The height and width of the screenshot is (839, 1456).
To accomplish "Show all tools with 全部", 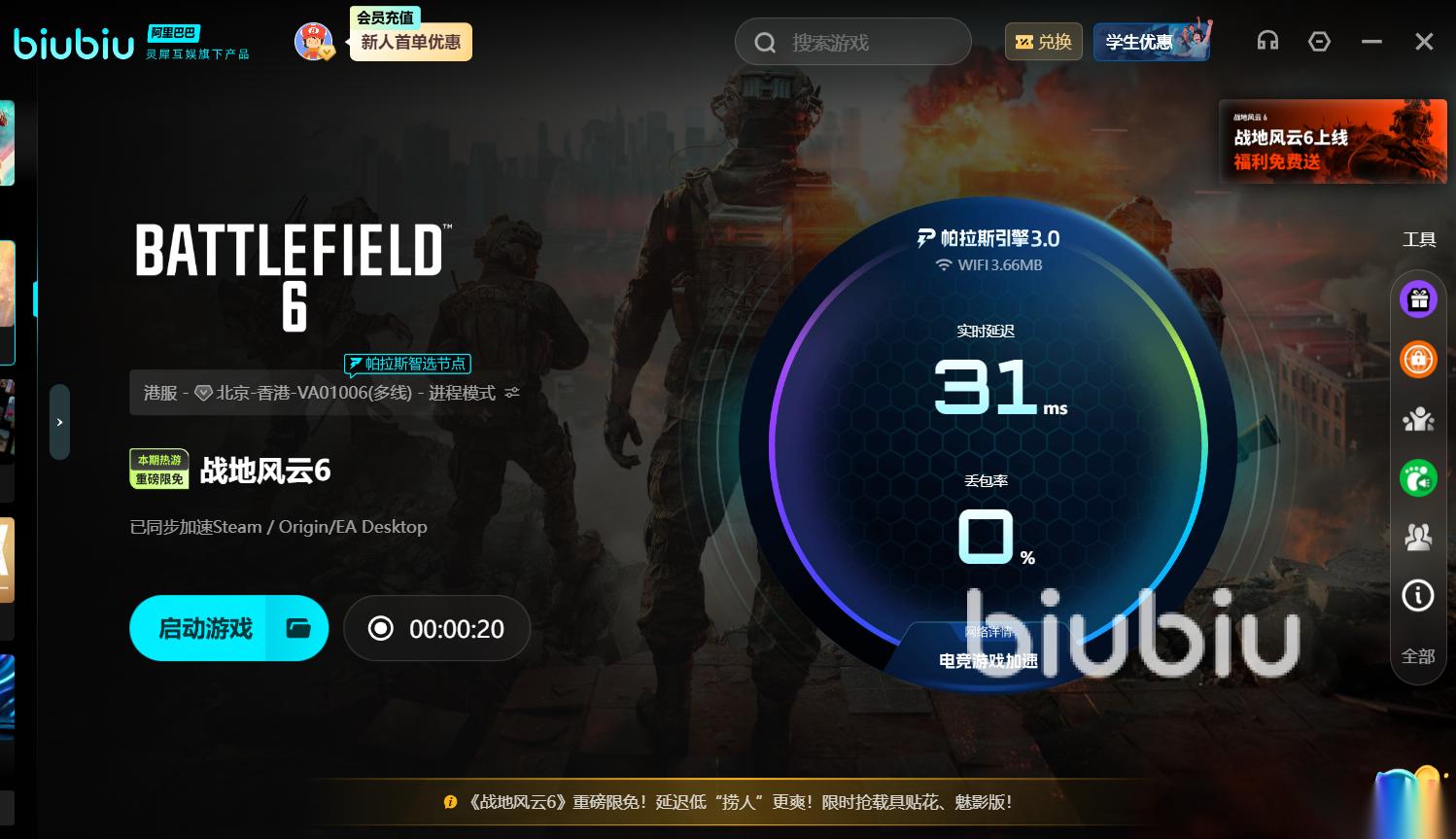I will click(1418, 656).
